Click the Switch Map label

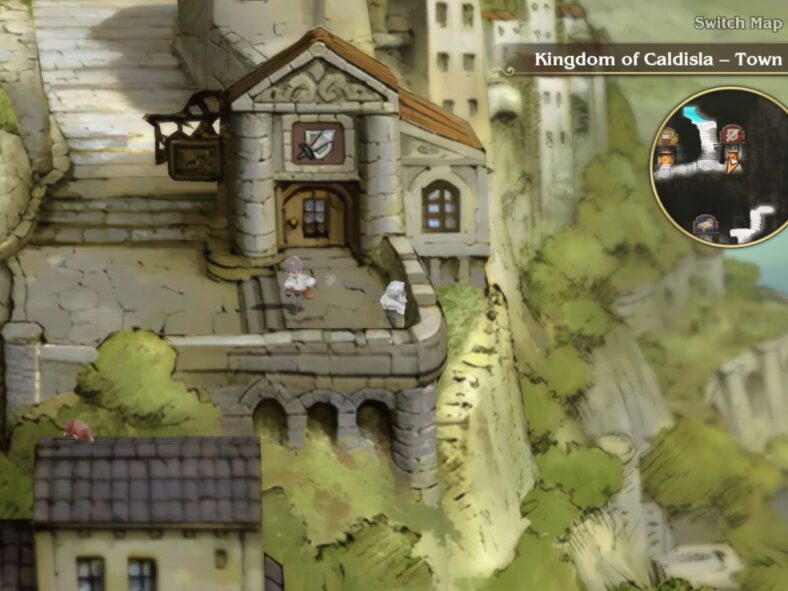[x=738, y=23]
